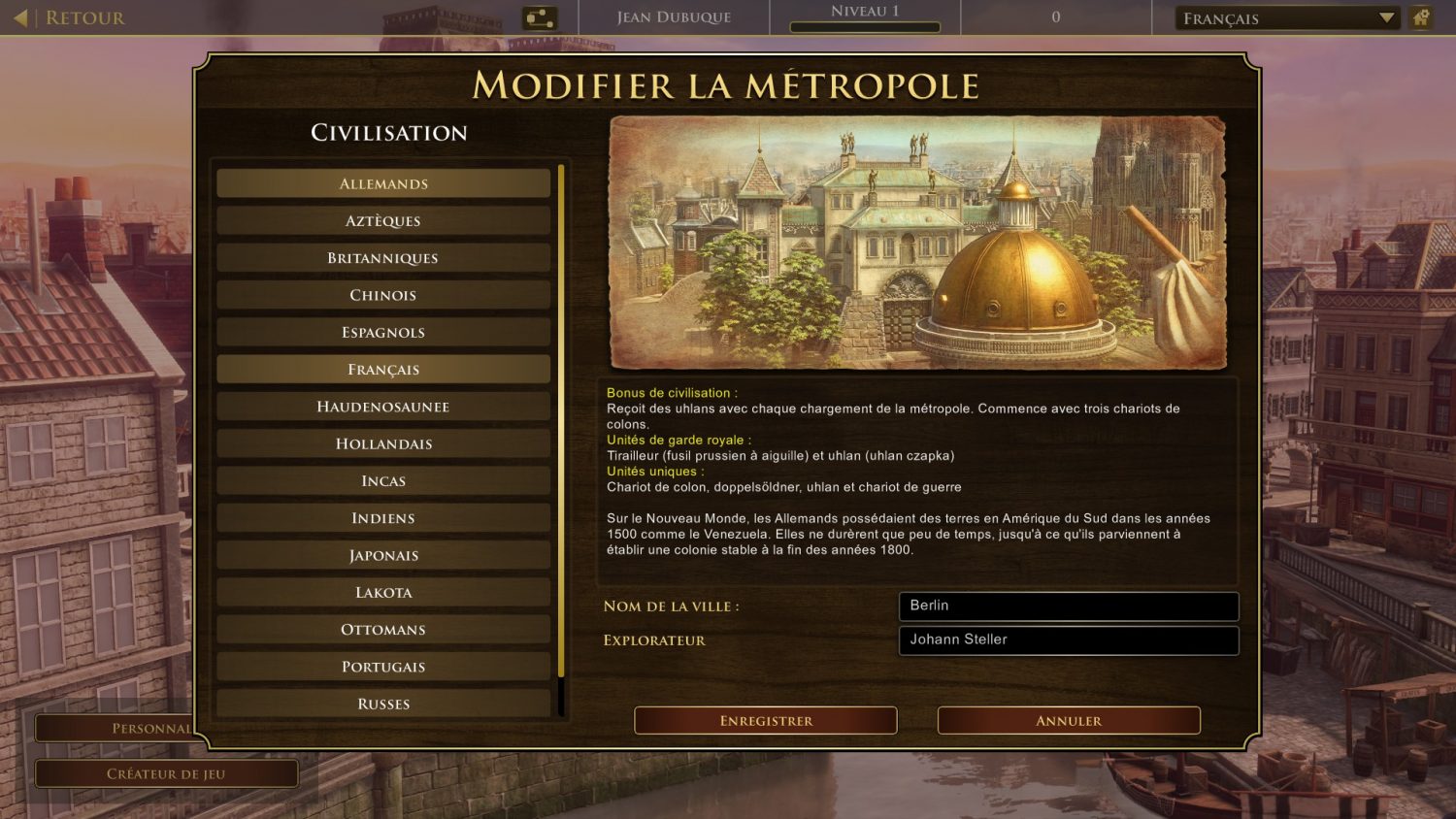Click the Enregistrer button to save
1456x819 pixels.
coord(766,720)
